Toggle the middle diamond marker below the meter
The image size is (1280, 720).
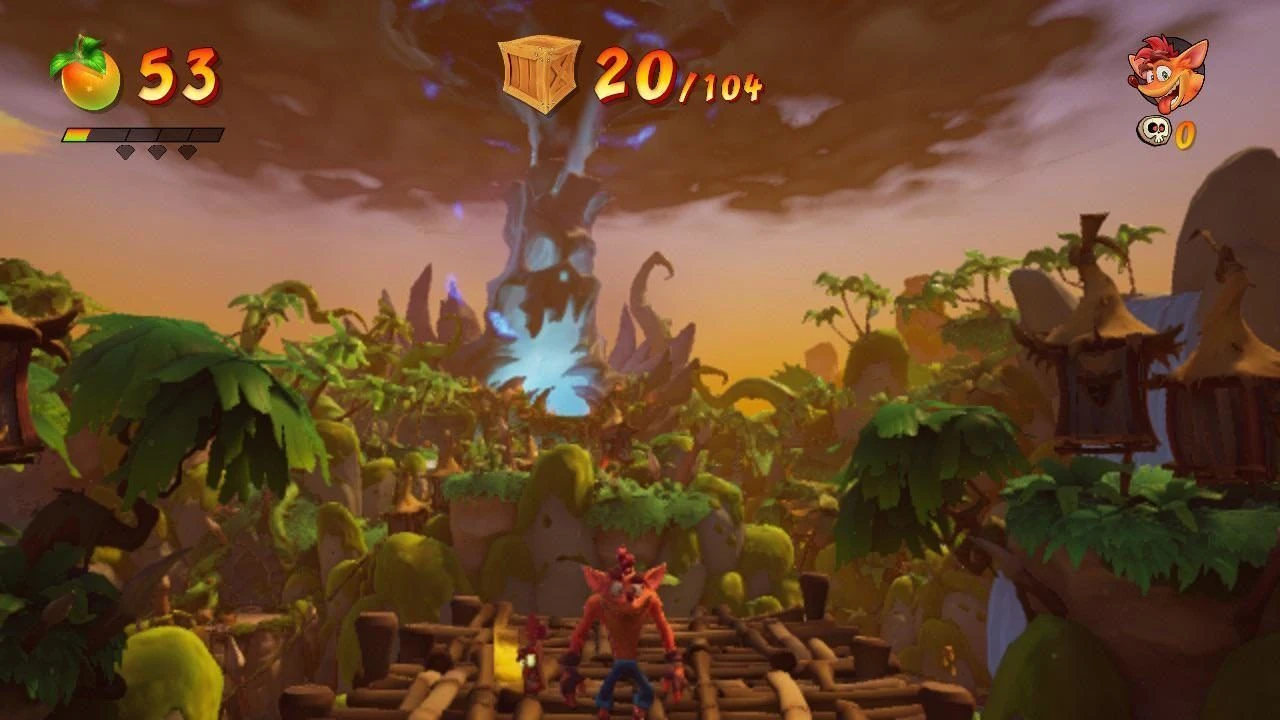click(x=155, y=153)
